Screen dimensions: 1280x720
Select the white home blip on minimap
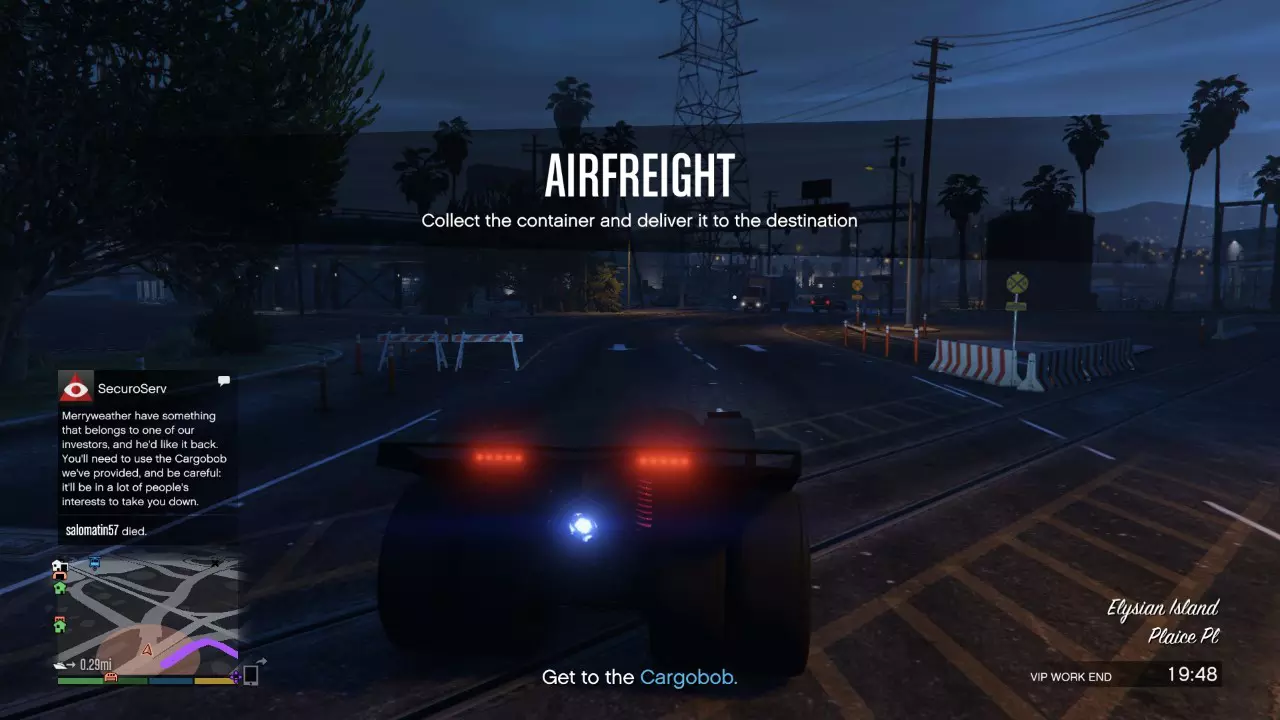(x=59, y=565)
